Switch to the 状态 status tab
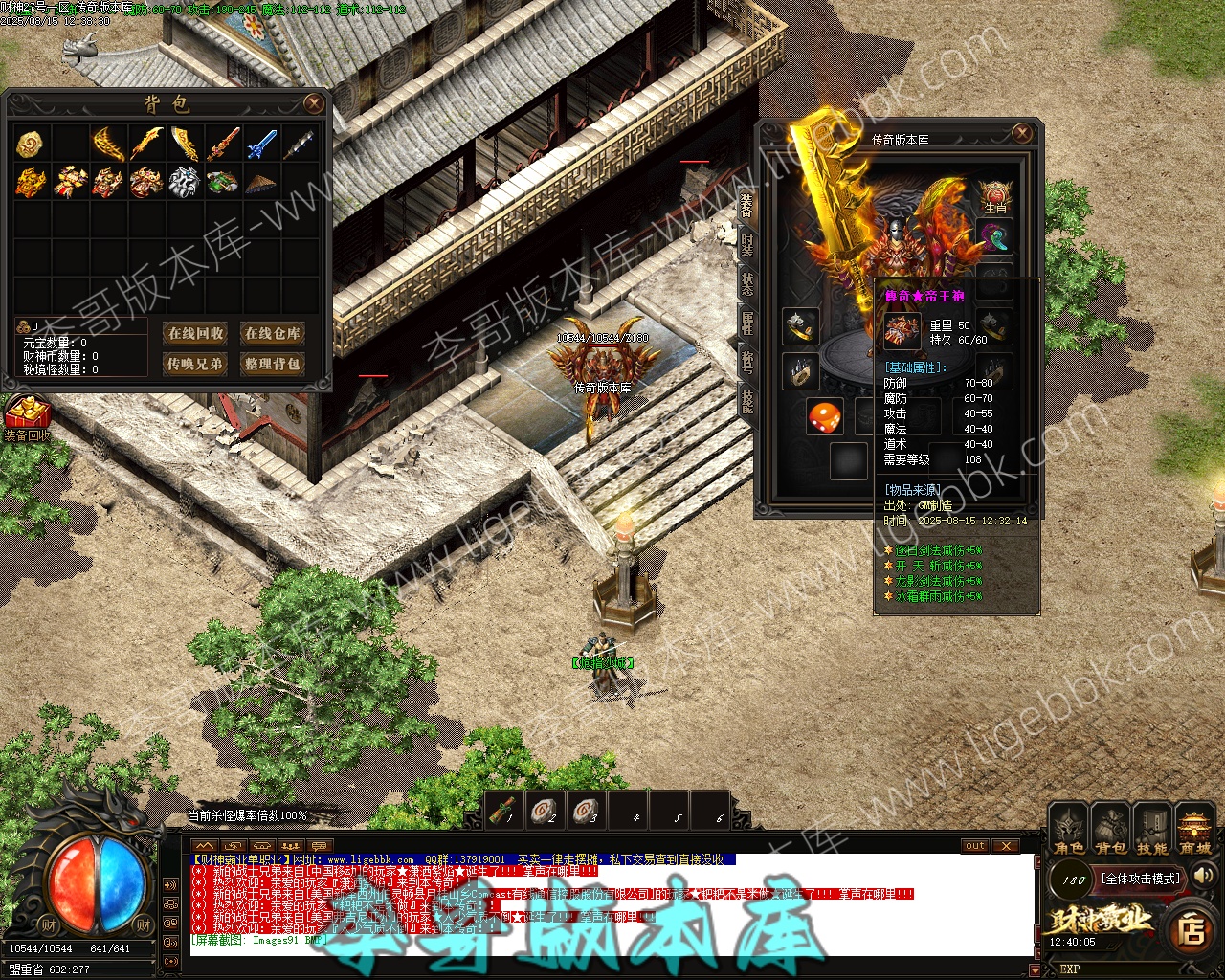Viewport: 1225px width, 980px height. pyautogui.click(x=747, y=284)
